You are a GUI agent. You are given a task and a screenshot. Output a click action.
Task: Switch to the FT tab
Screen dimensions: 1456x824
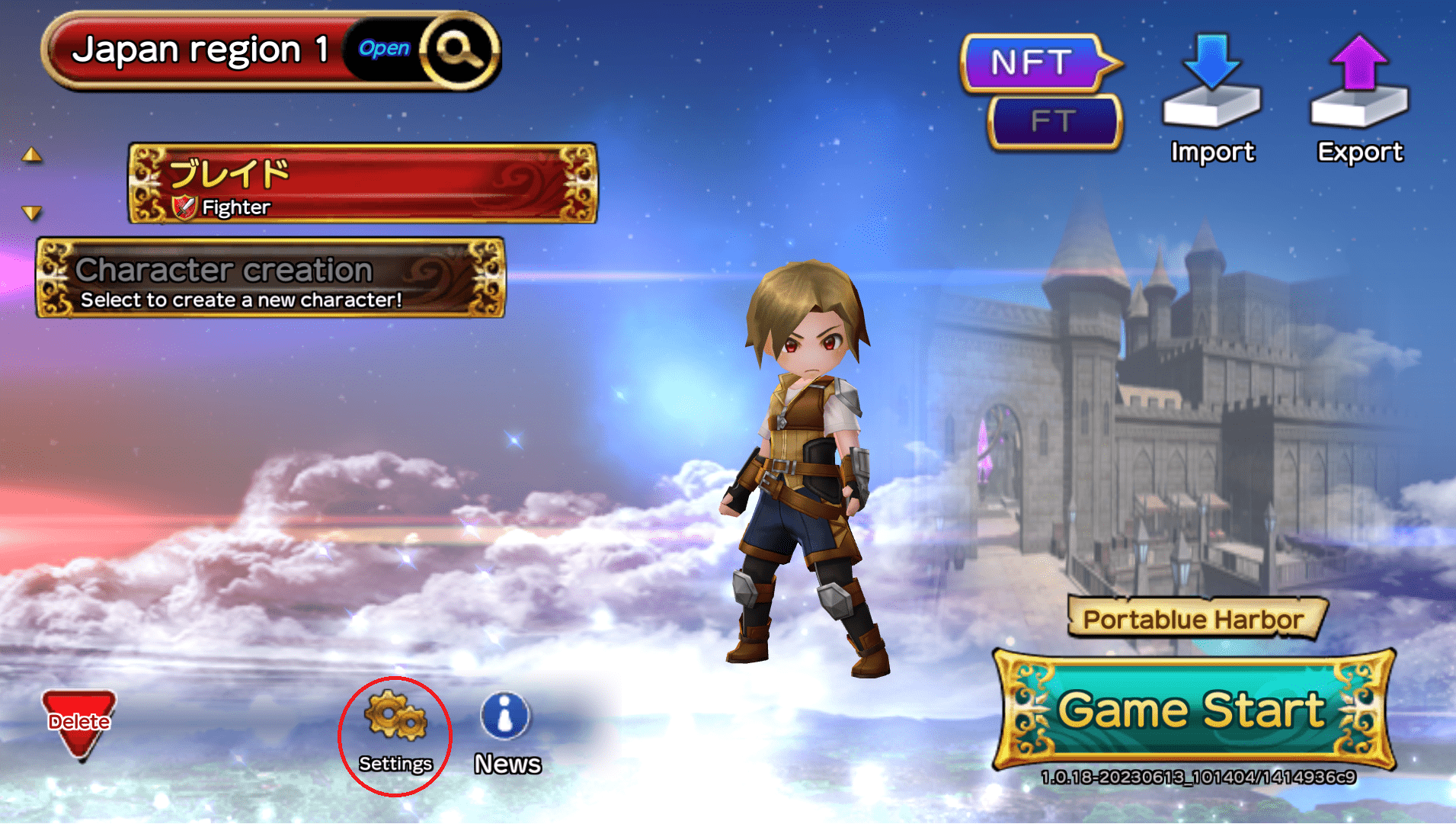[1054, 122]
